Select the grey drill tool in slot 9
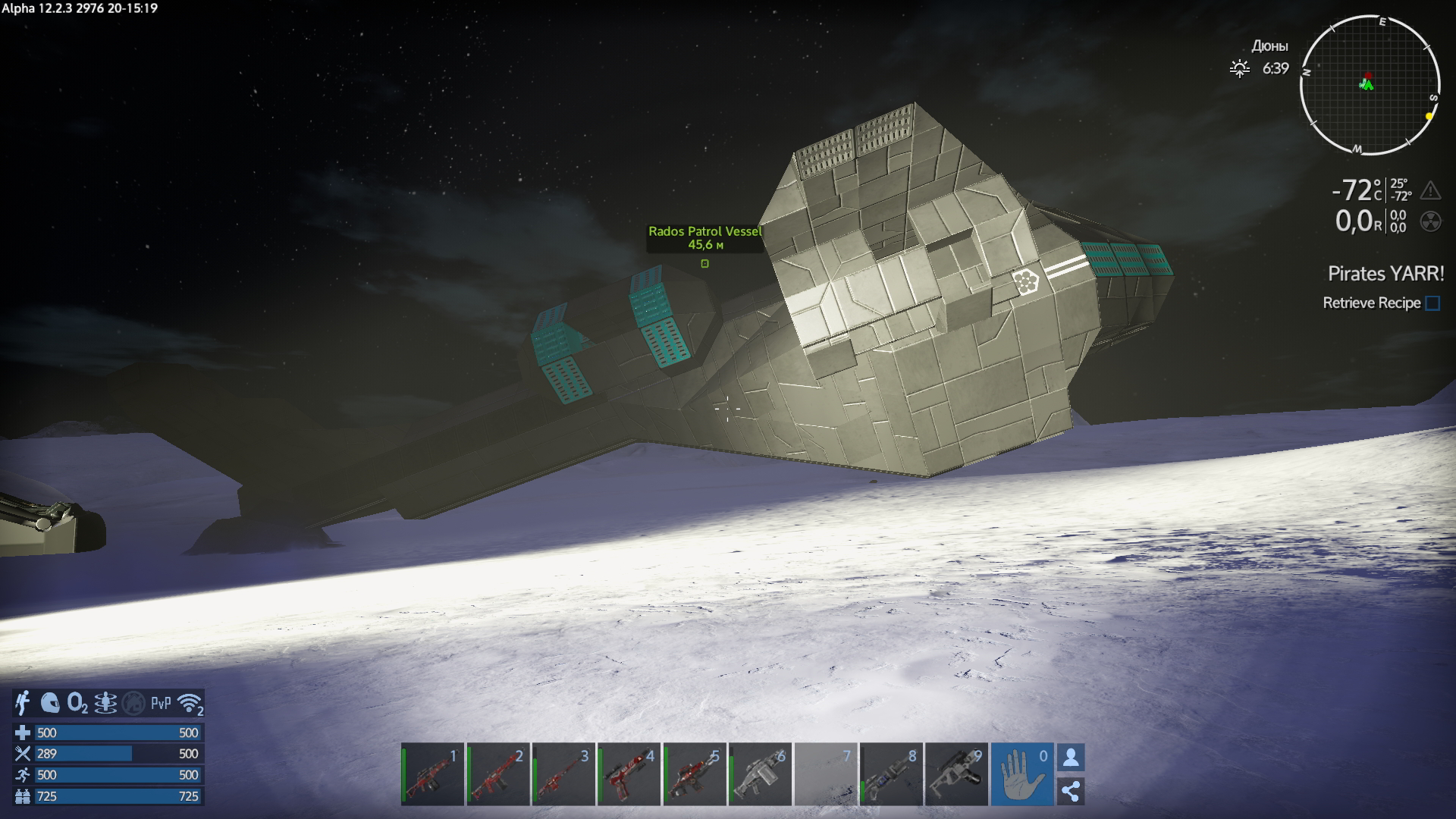This screenshot has width=1456, height=819. tap(956, 774)
